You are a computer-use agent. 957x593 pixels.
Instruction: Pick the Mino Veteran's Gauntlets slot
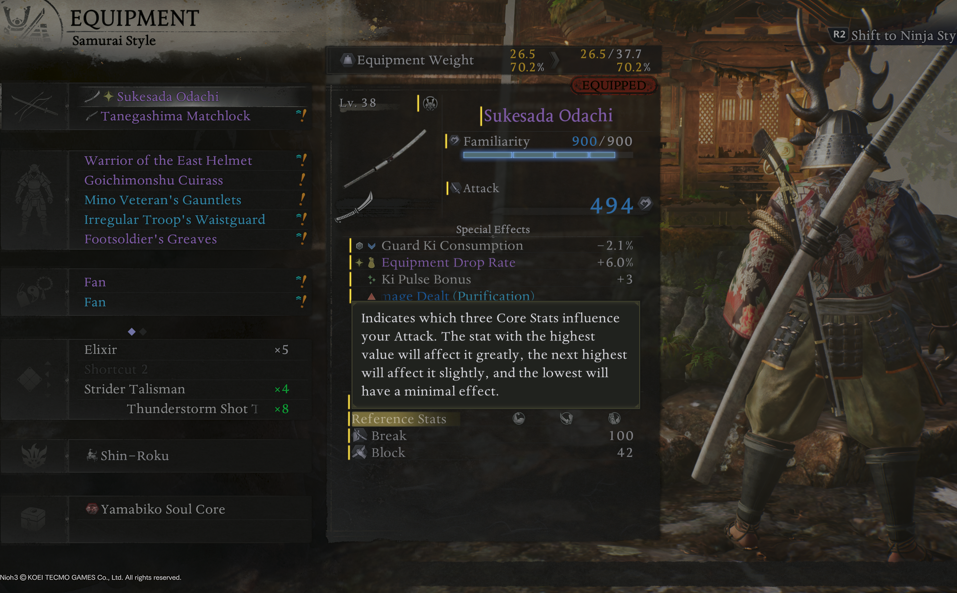[162, 200]
